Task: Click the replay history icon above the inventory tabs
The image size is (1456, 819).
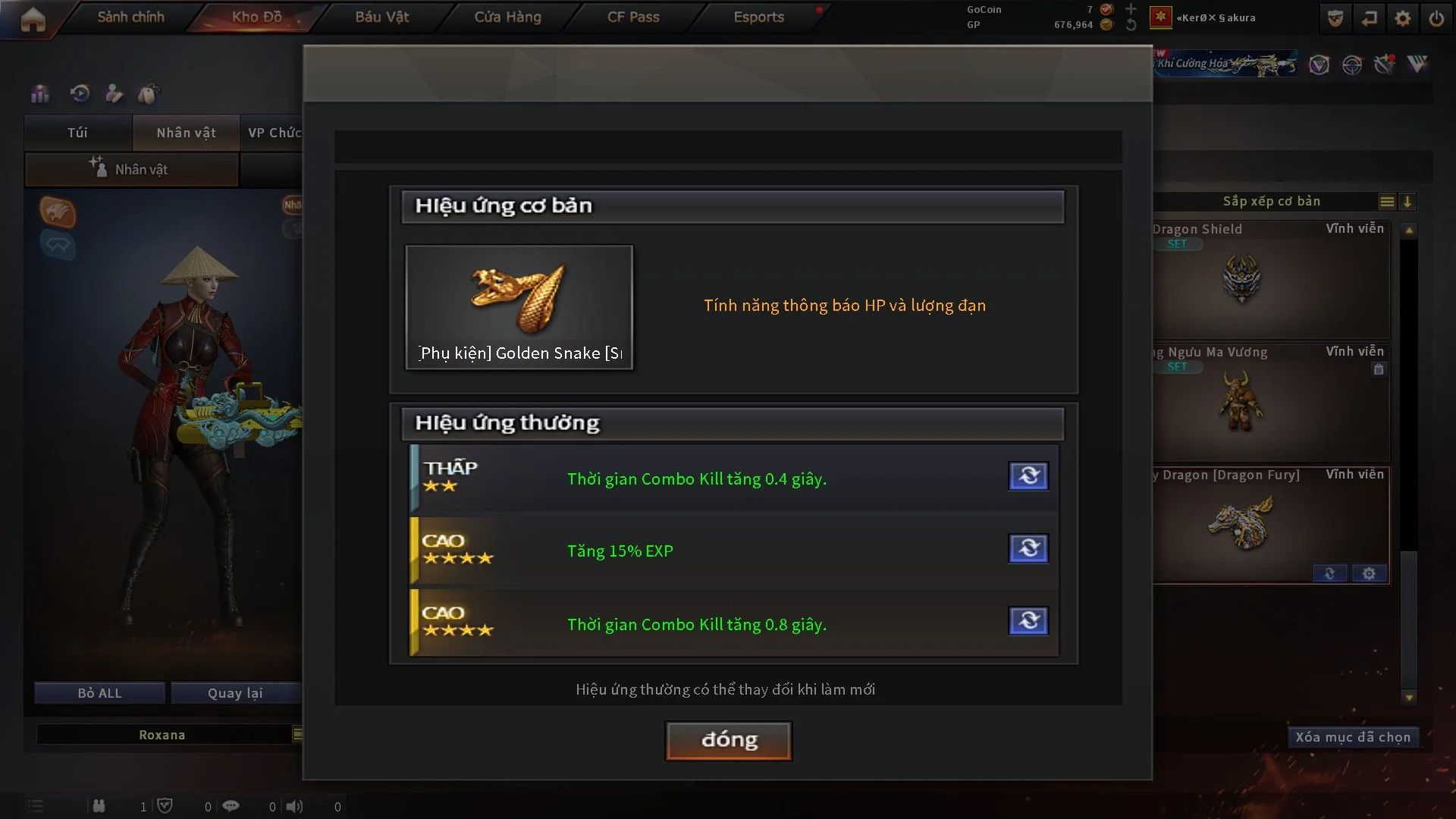Action: coord(79,93)
